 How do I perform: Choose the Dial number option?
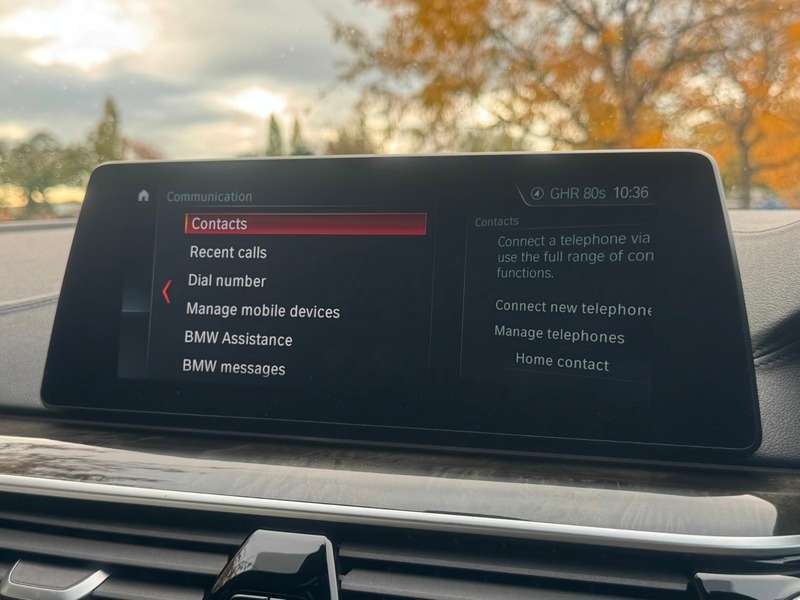pos(227,281)
